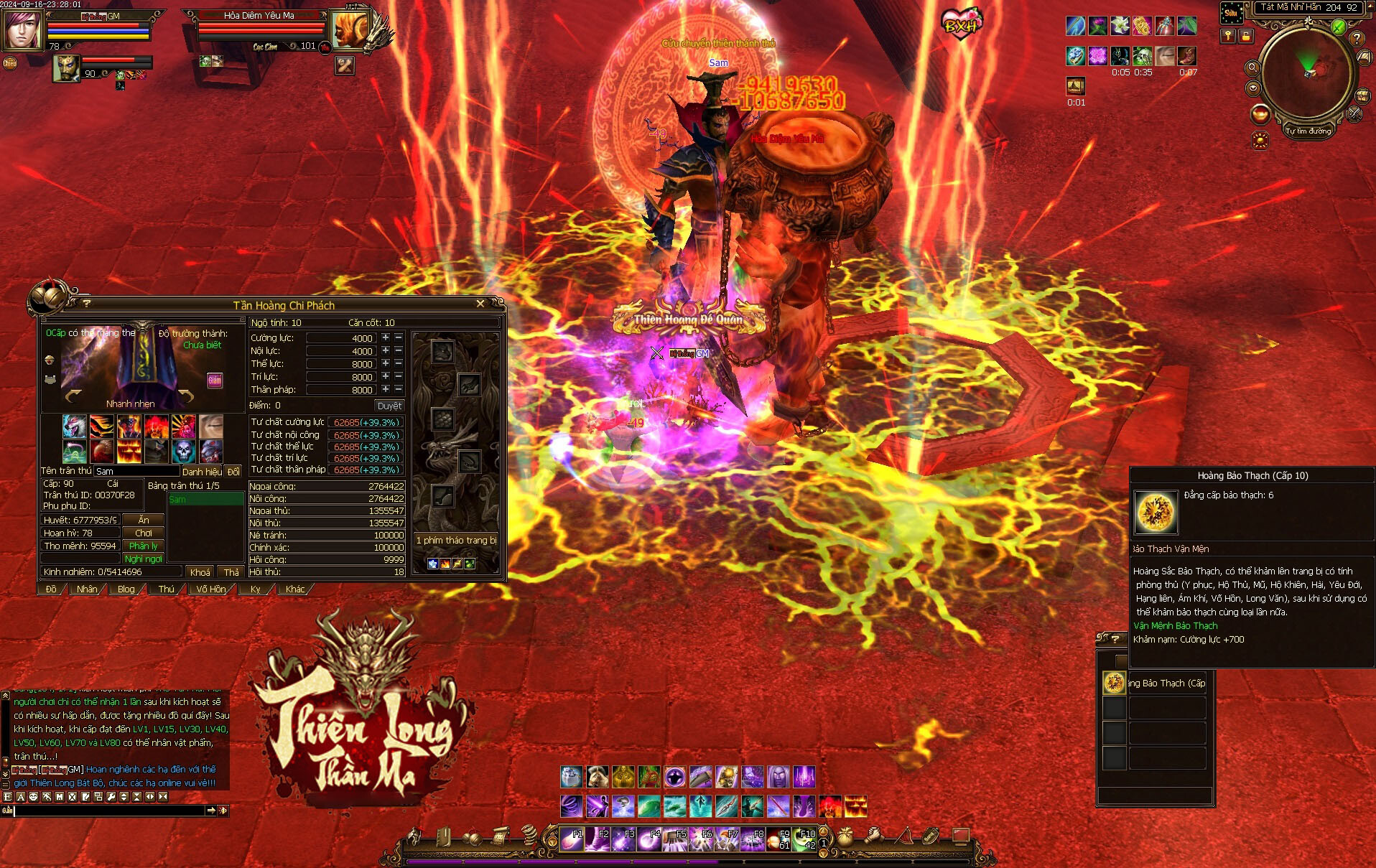Image resolution: width=1376 pixels, height=868 pixels.
Task: Click the chat input field
Action: click(109, 811)
